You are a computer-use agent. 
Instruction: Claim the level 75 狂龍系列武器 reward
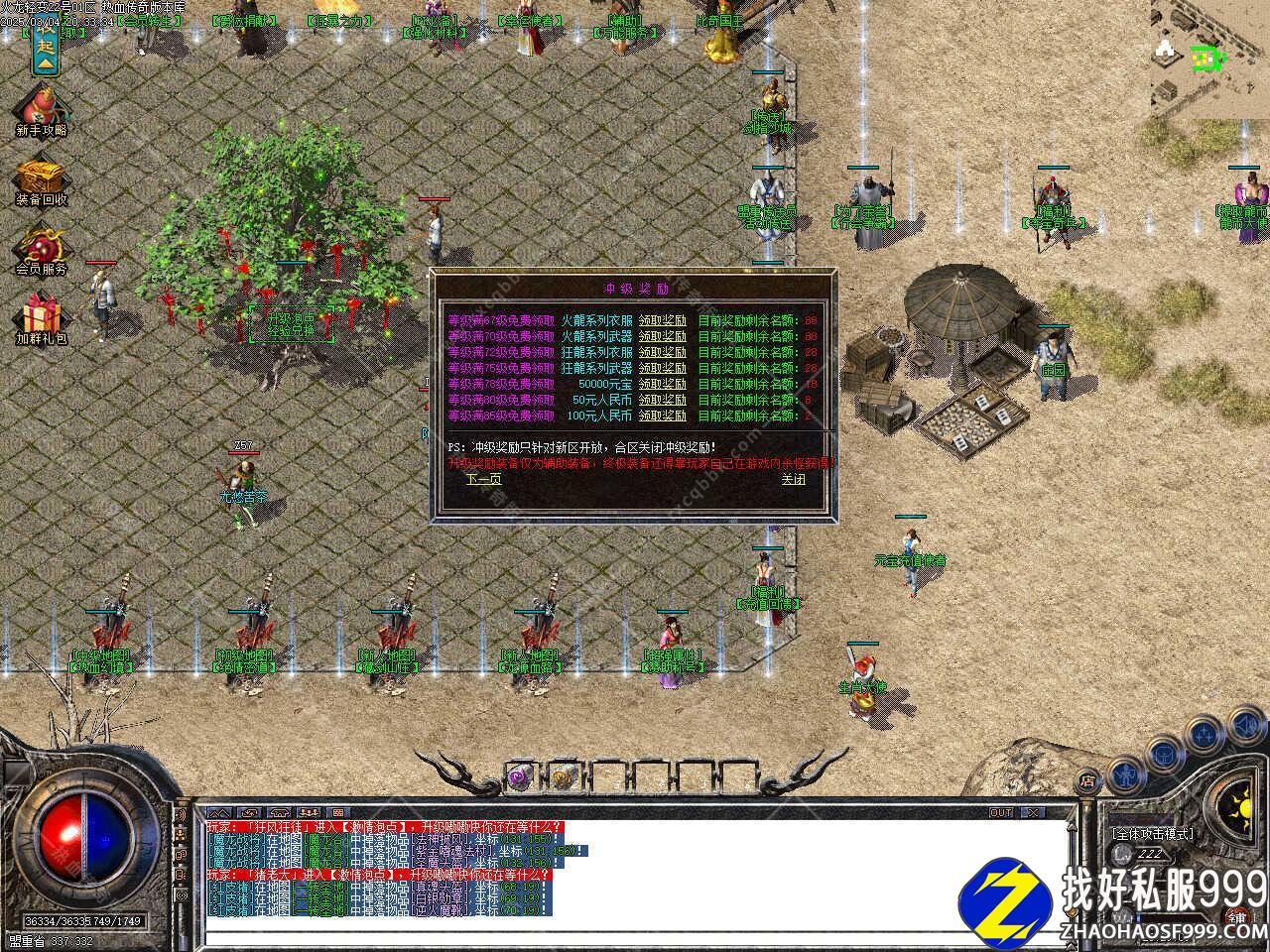(662, 368)
